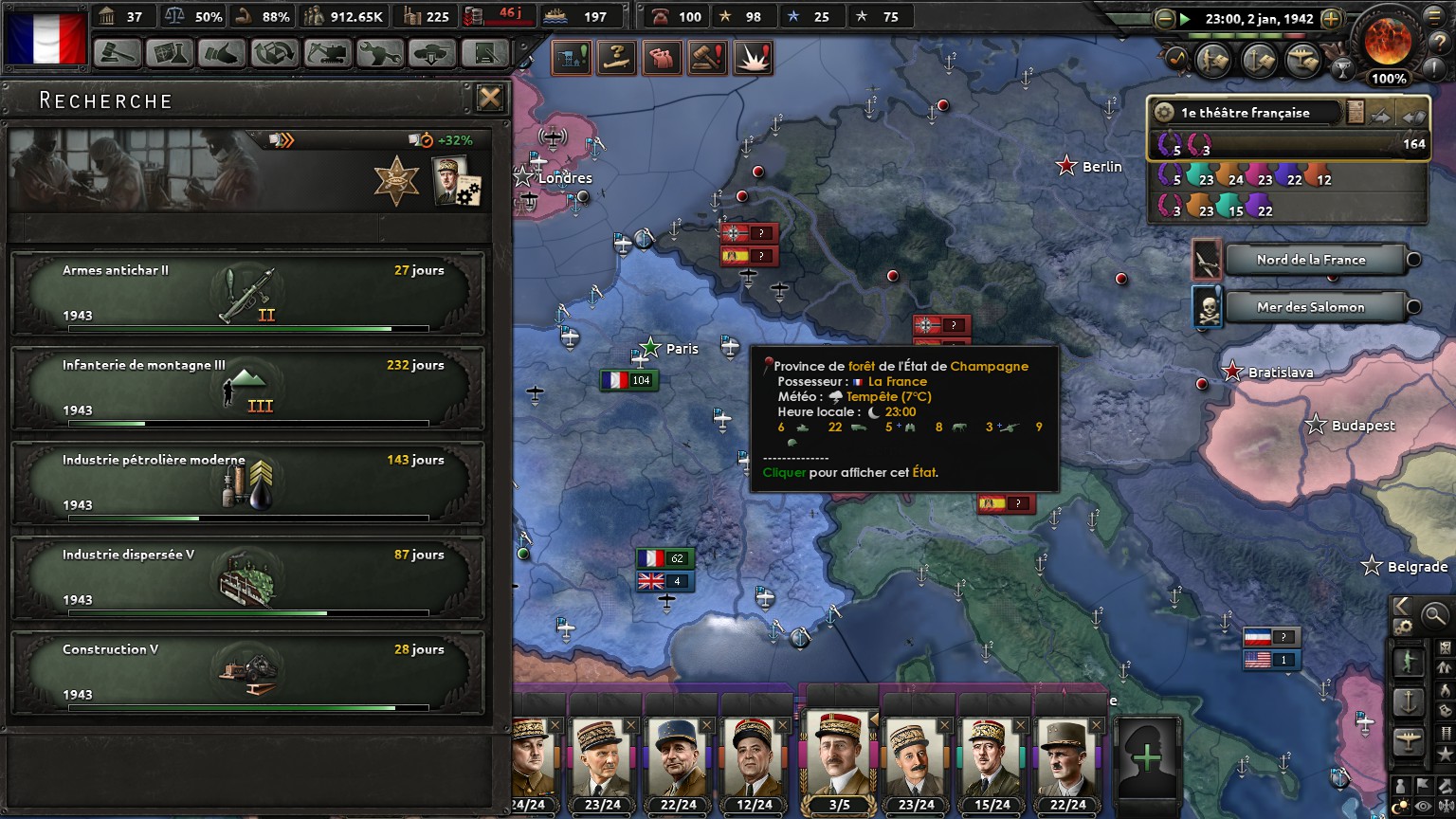Add a new commander with green plus
The height and width of the screenshot is (819, 1456).
pos(1147,756)
